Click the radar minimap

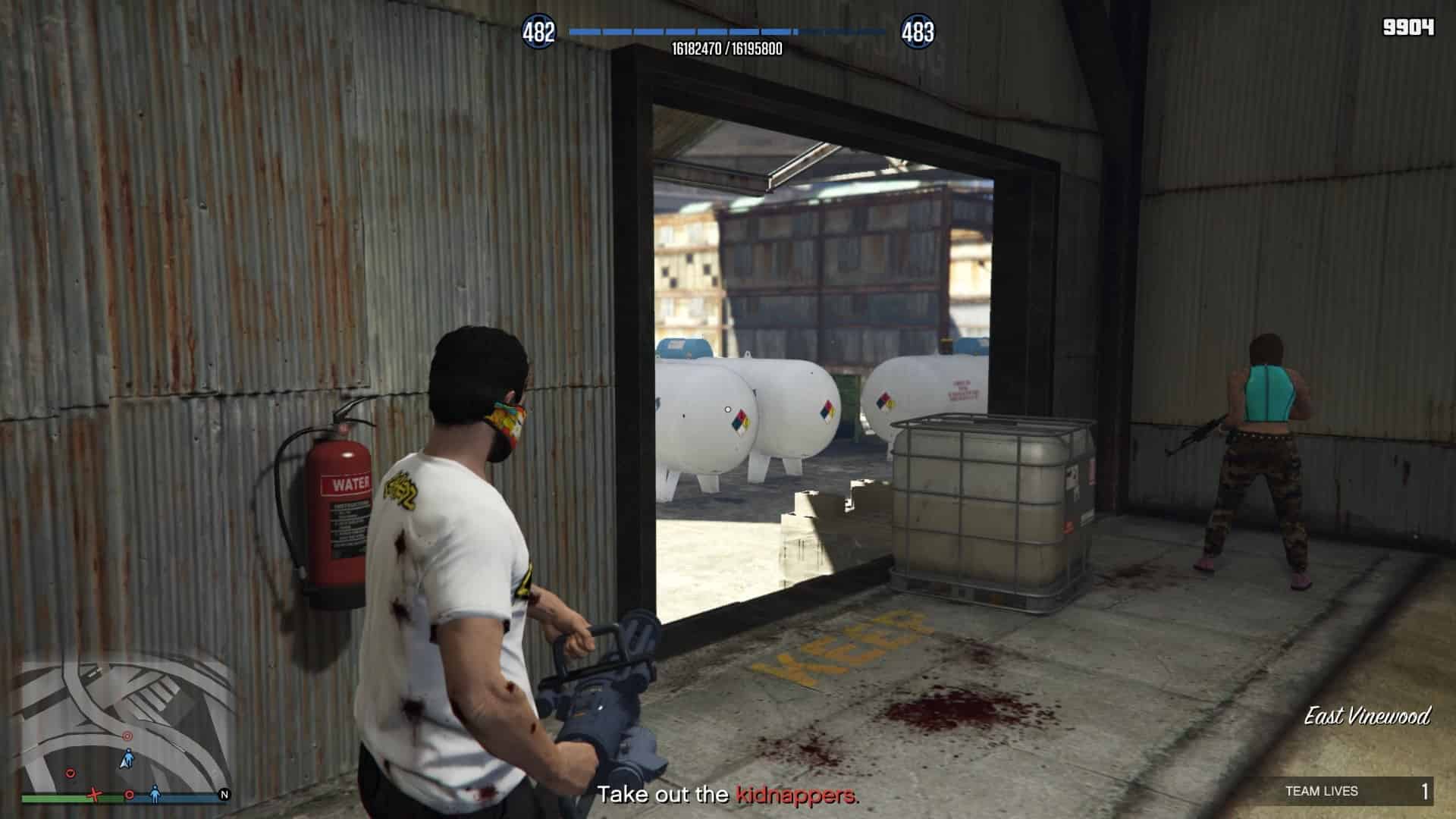[x=125, y=724]
